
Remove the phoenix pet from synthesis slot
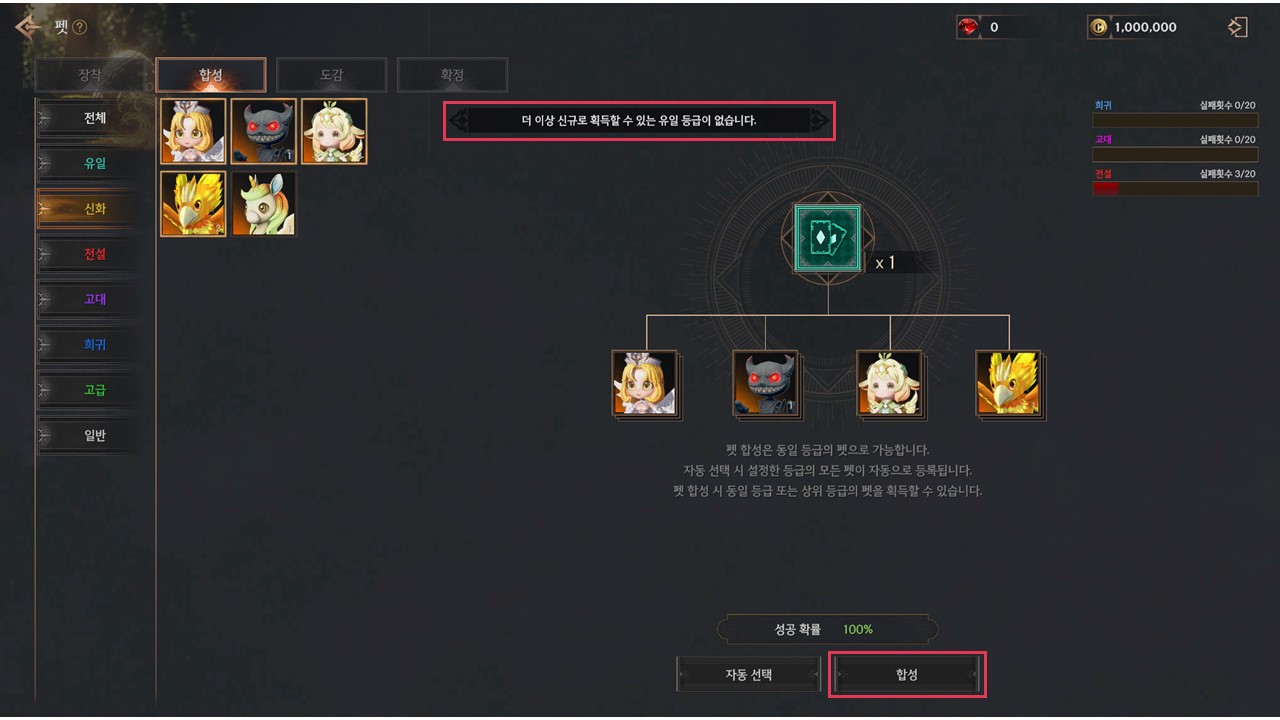tap(1007, 383)
